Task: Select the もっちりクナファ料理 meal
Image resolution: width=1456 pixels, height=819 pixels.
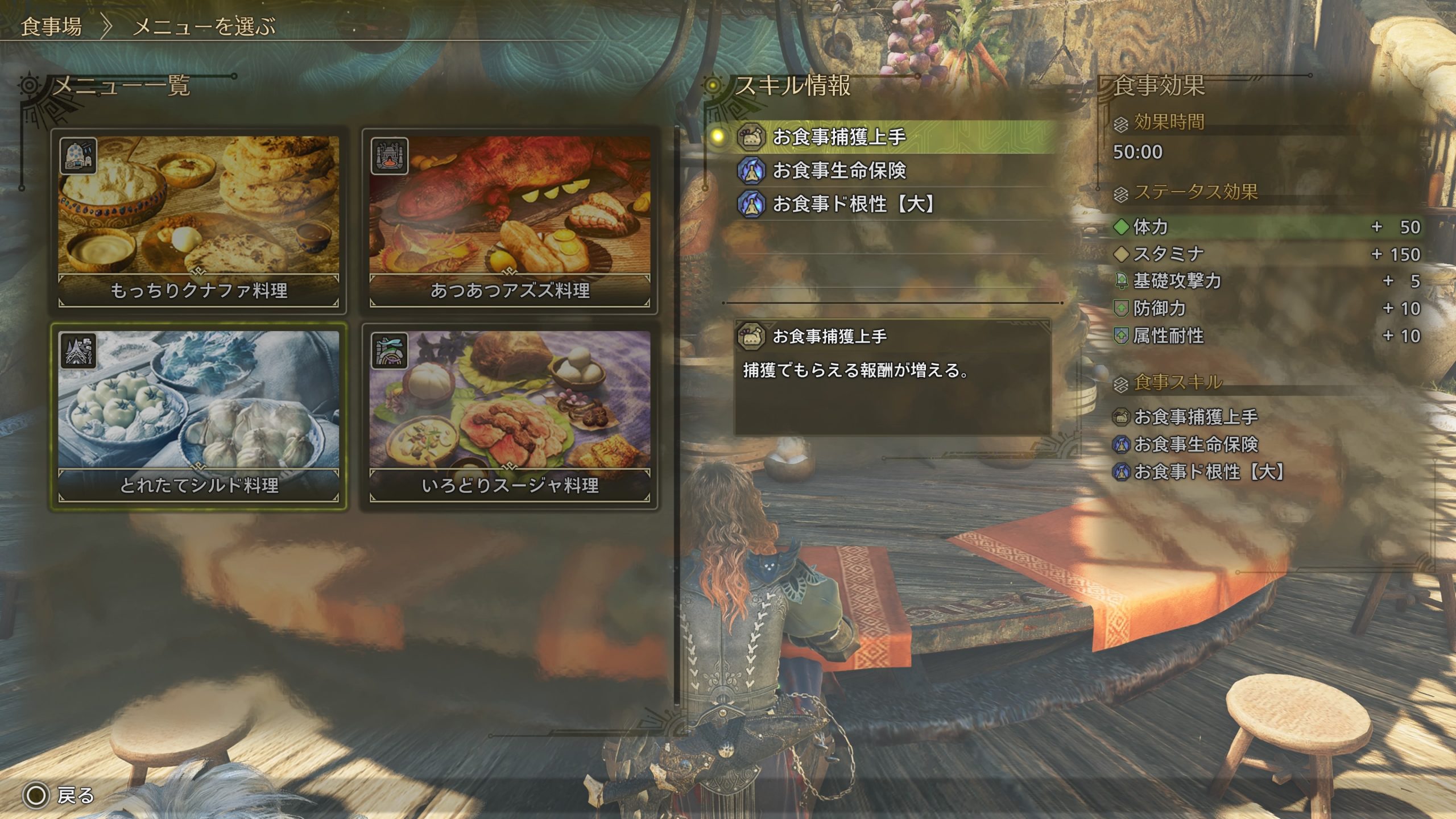Action: pyautogui.click(x=198, y=221)
